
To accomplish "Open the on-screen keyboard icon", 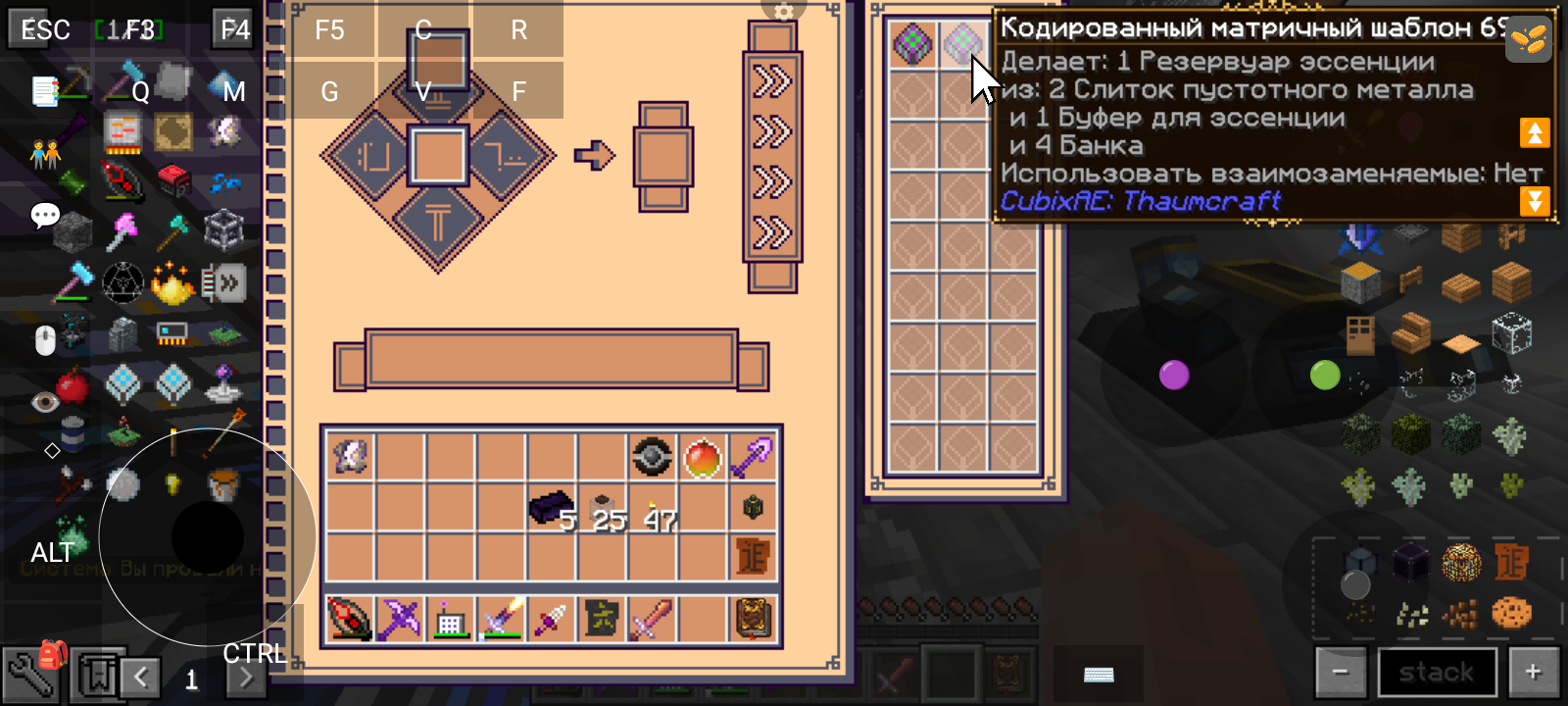I will click(x=1099, y=675).
